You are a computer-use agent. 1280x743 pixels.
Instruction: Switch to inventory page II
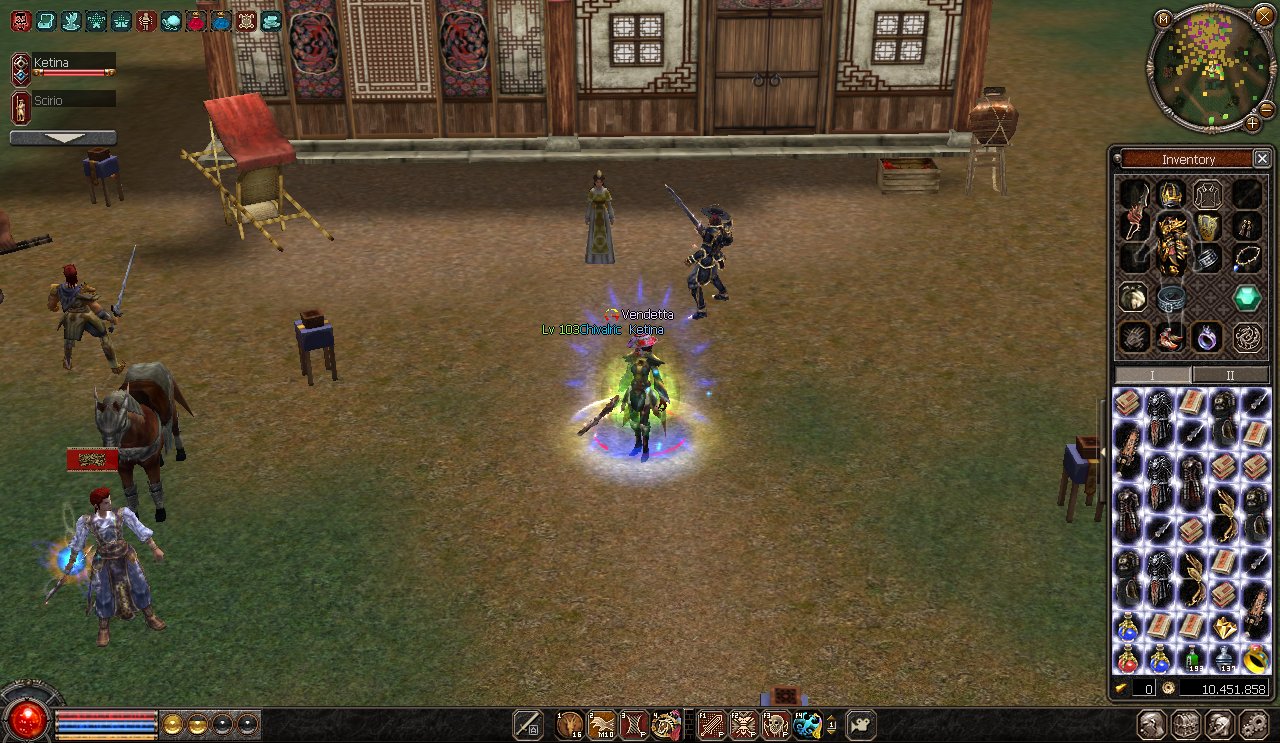coord(1230,375)
